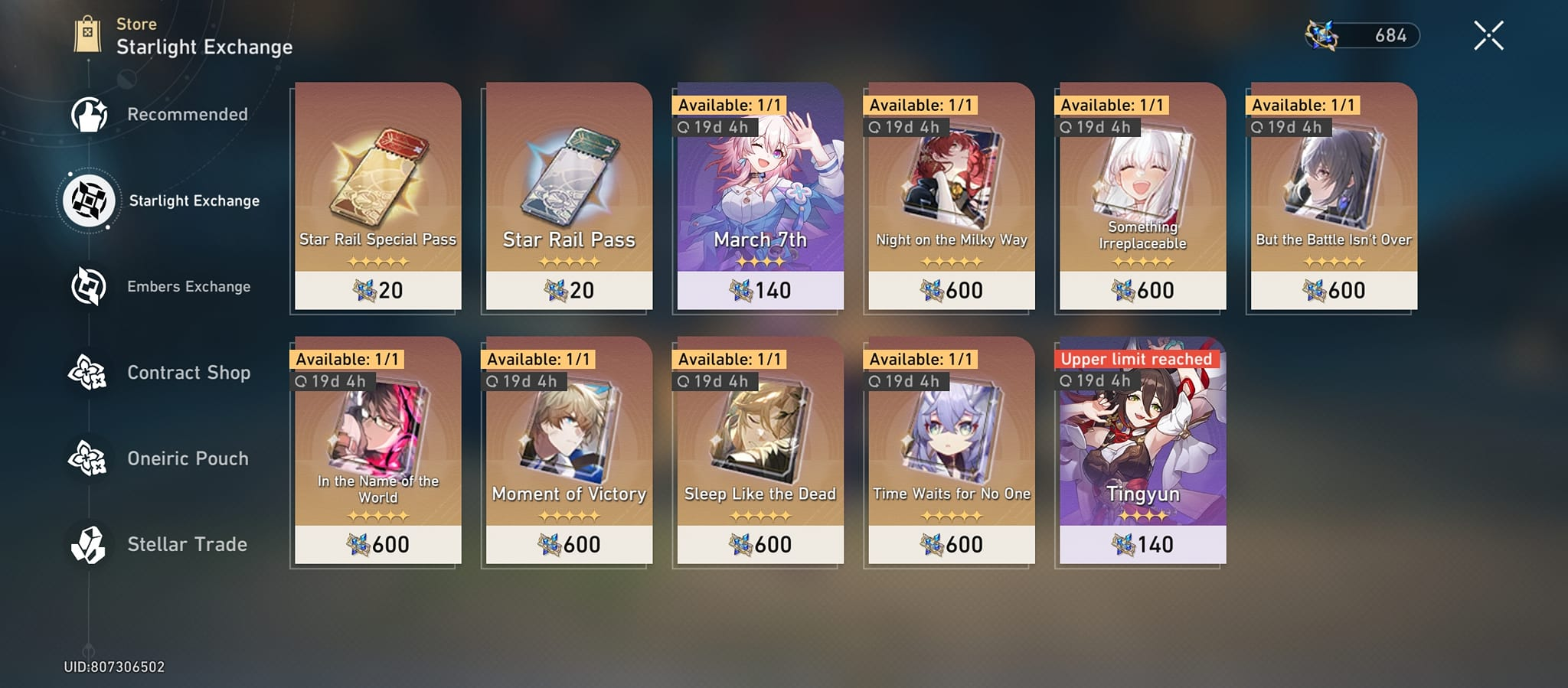Close the Starlight Exchange store

coord(1488,34)
